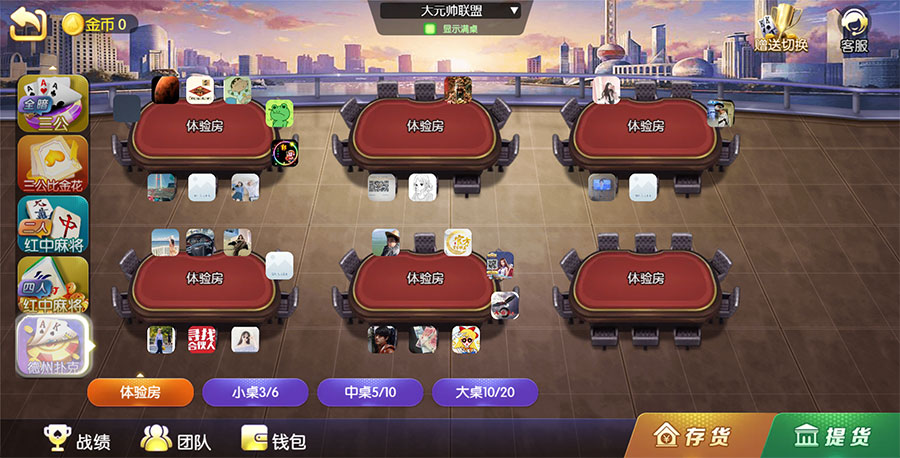
Task: Tap the 存货 deposit button
Action: (692, 436)
